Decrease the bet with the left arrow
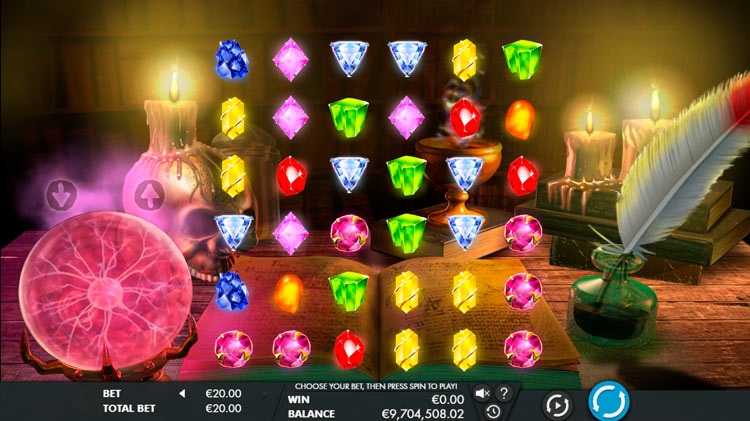The width and height of the screenshot is (750, 421). 183,394
